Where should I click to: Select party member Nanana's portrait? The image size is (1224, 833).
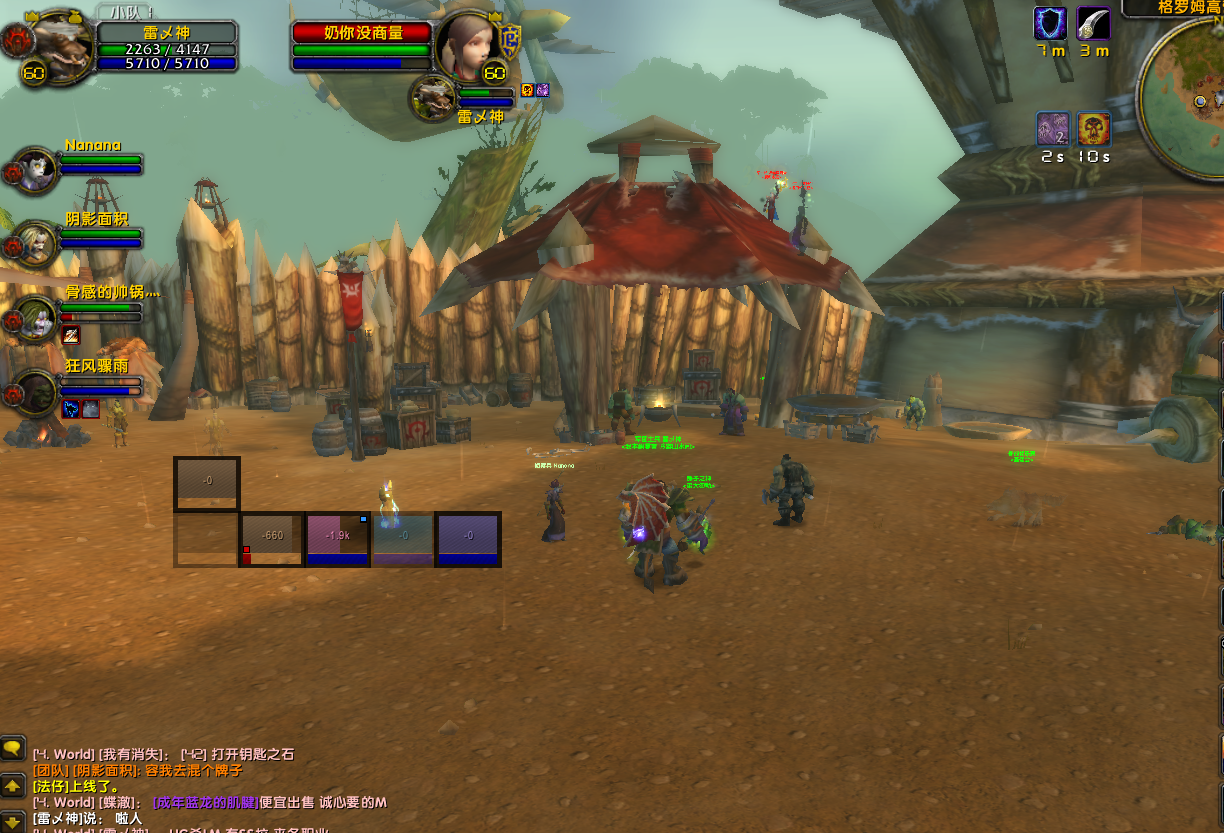[36, 169]
